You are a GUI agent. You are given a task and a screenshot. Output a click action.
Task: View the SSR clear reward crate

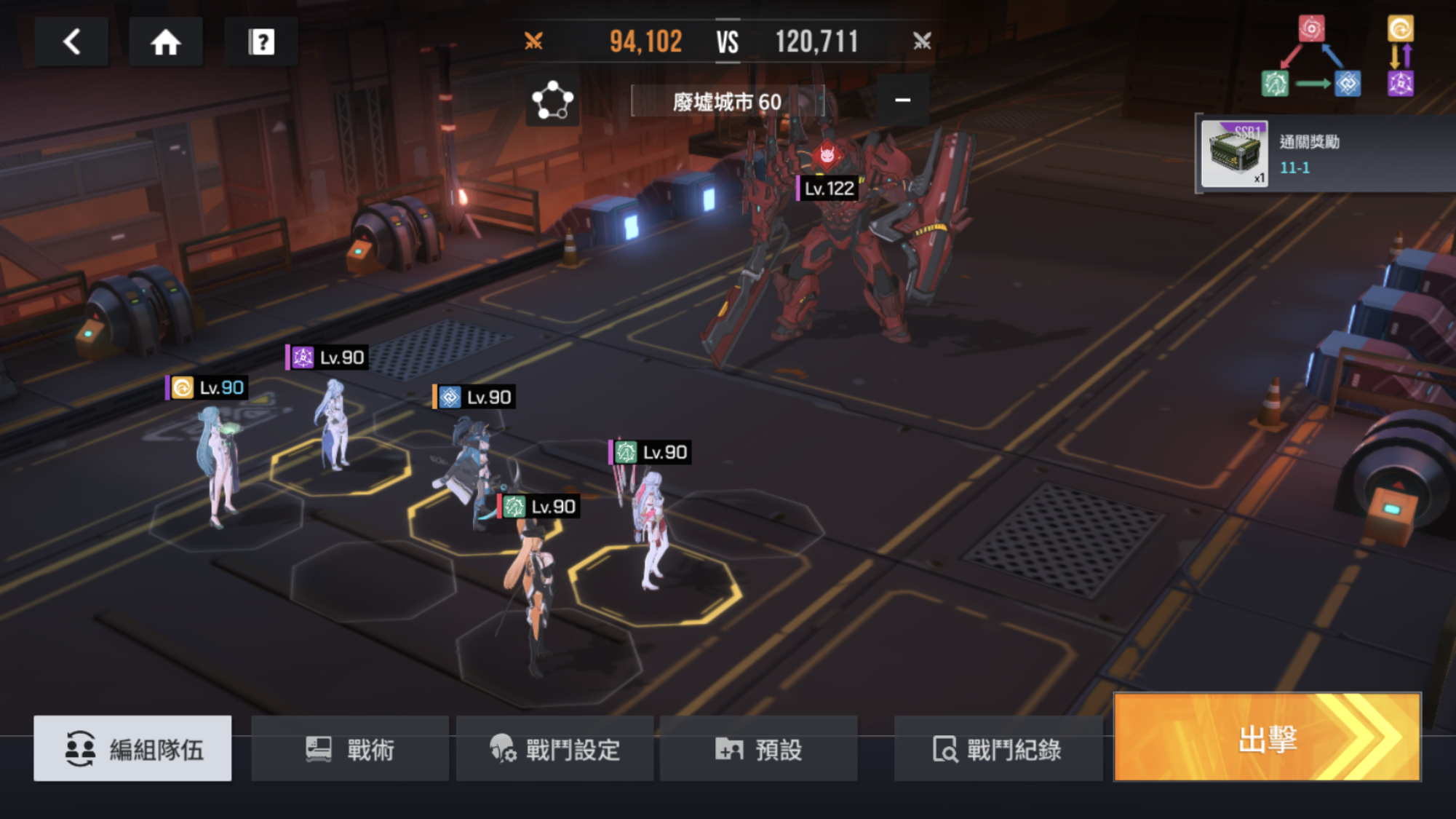tap(1234, 154)
